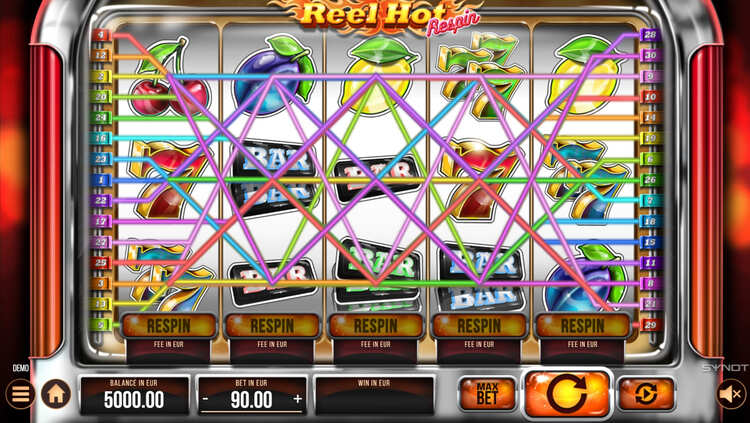750x423 pixels.
Task: Highlight payline number 29
Action: tap(649, 325)
